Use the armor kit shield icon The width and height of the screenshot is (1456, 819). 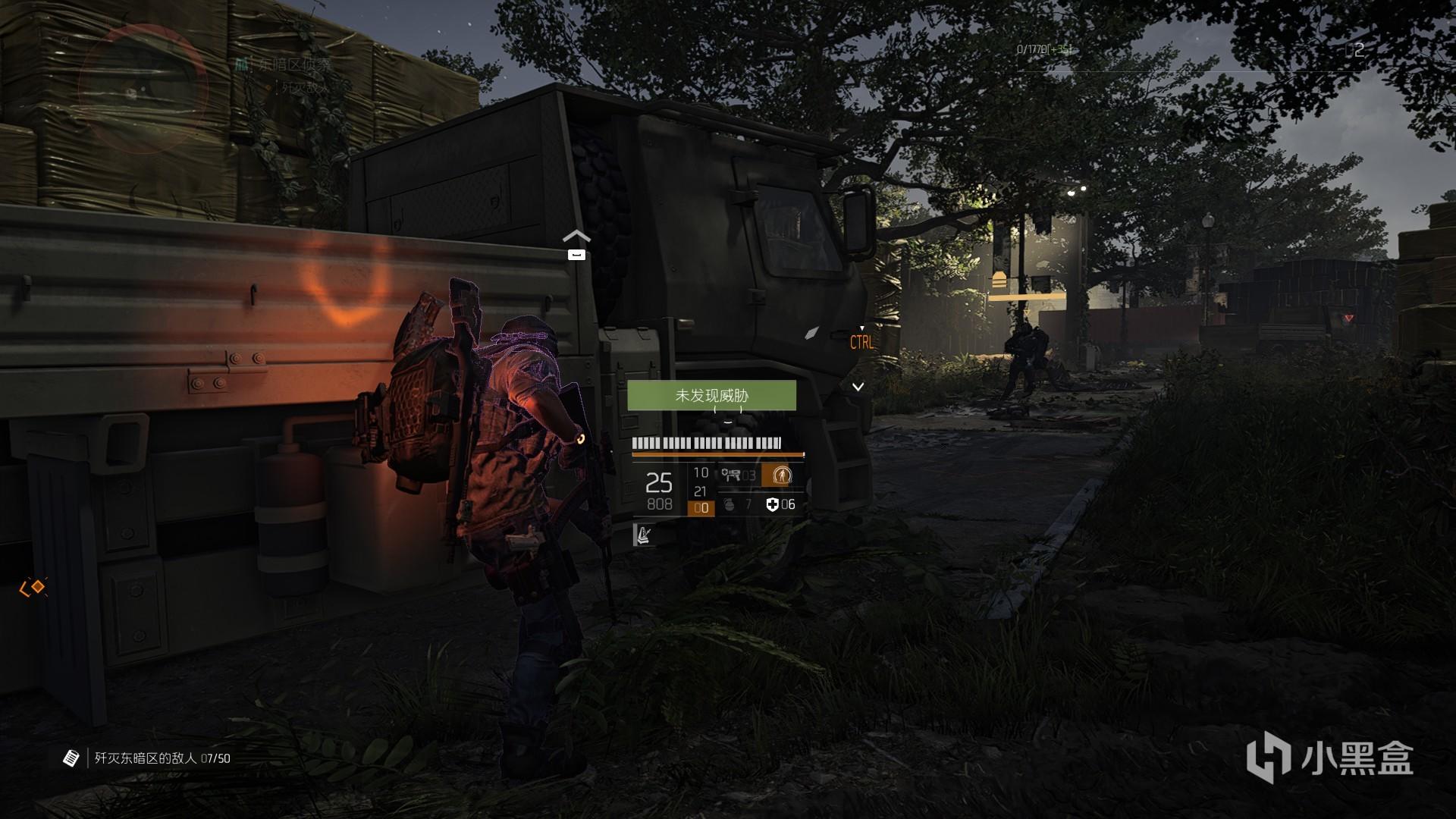tap(772, 504)
